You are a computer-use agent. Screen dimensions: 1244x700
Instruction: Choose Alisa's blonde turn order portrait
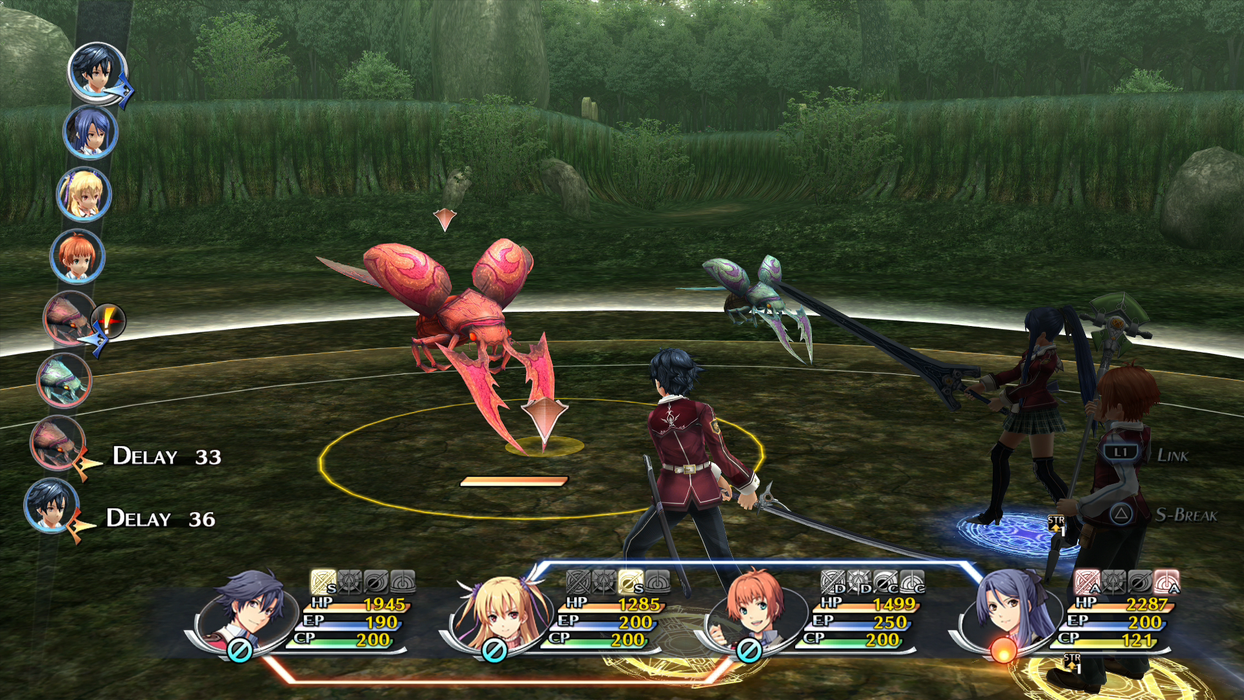[83, 194]
